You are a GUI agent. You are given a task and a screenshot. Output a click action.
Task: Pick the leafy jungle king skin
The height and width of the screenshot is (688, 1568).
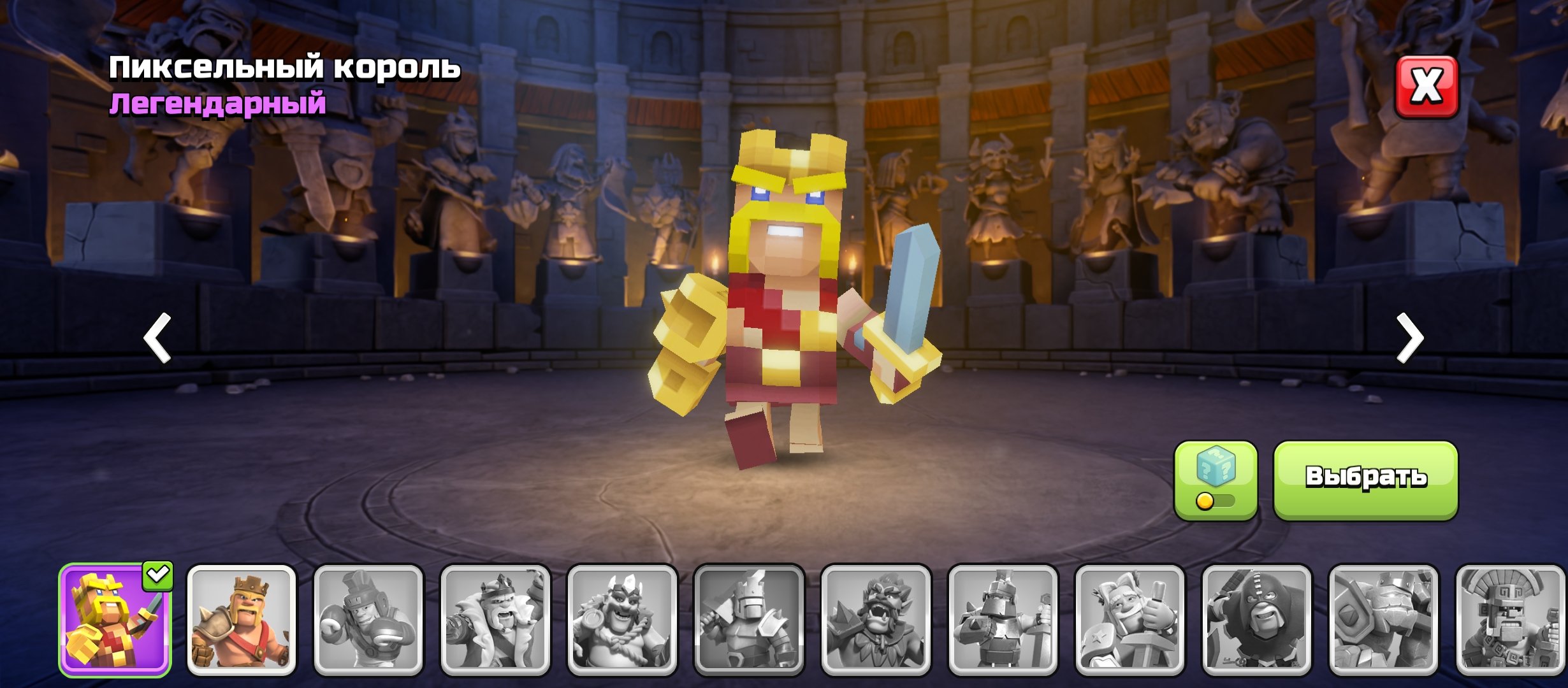point(876,620)
